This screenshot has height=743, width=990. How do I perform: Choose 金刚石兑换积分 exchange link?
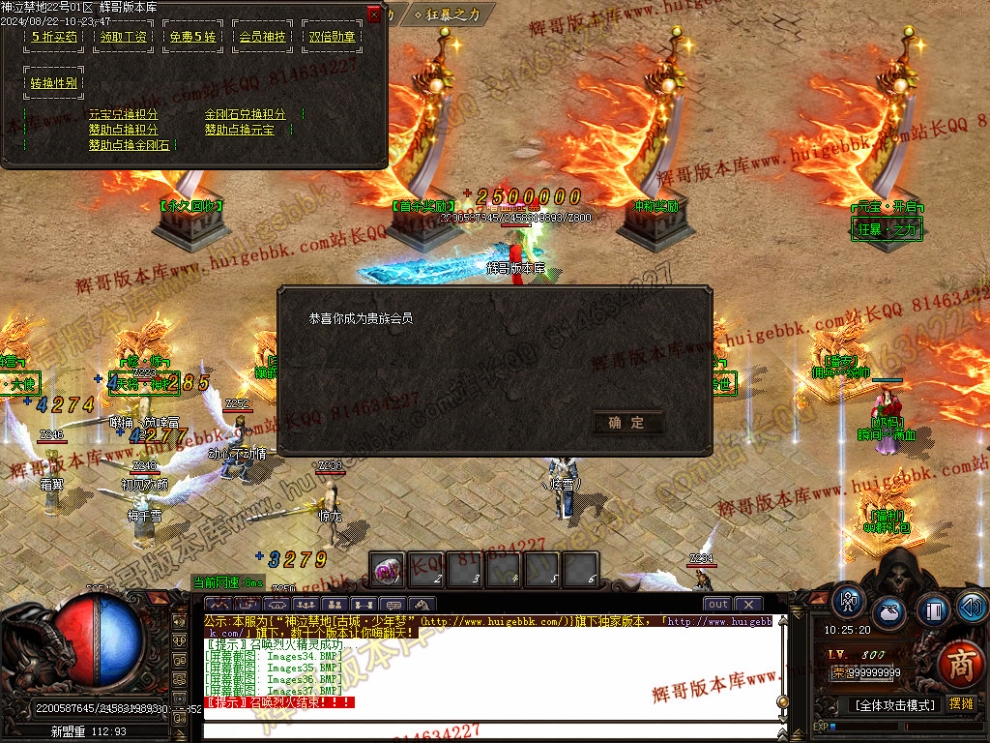pyautogui.click(x=245, y=115)
